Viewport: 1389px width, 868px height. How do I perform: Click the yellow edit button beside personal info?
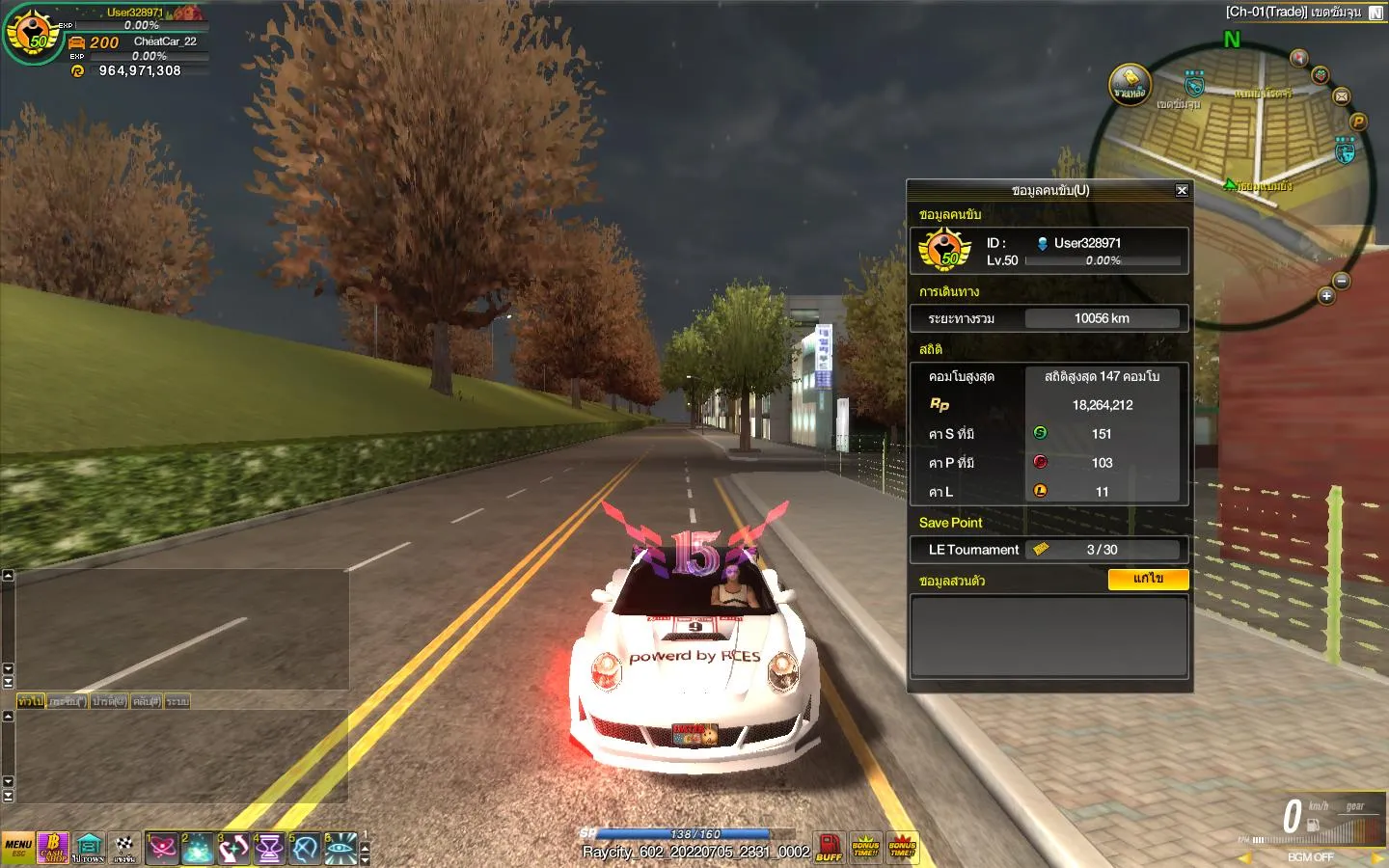pos(1148,579)
